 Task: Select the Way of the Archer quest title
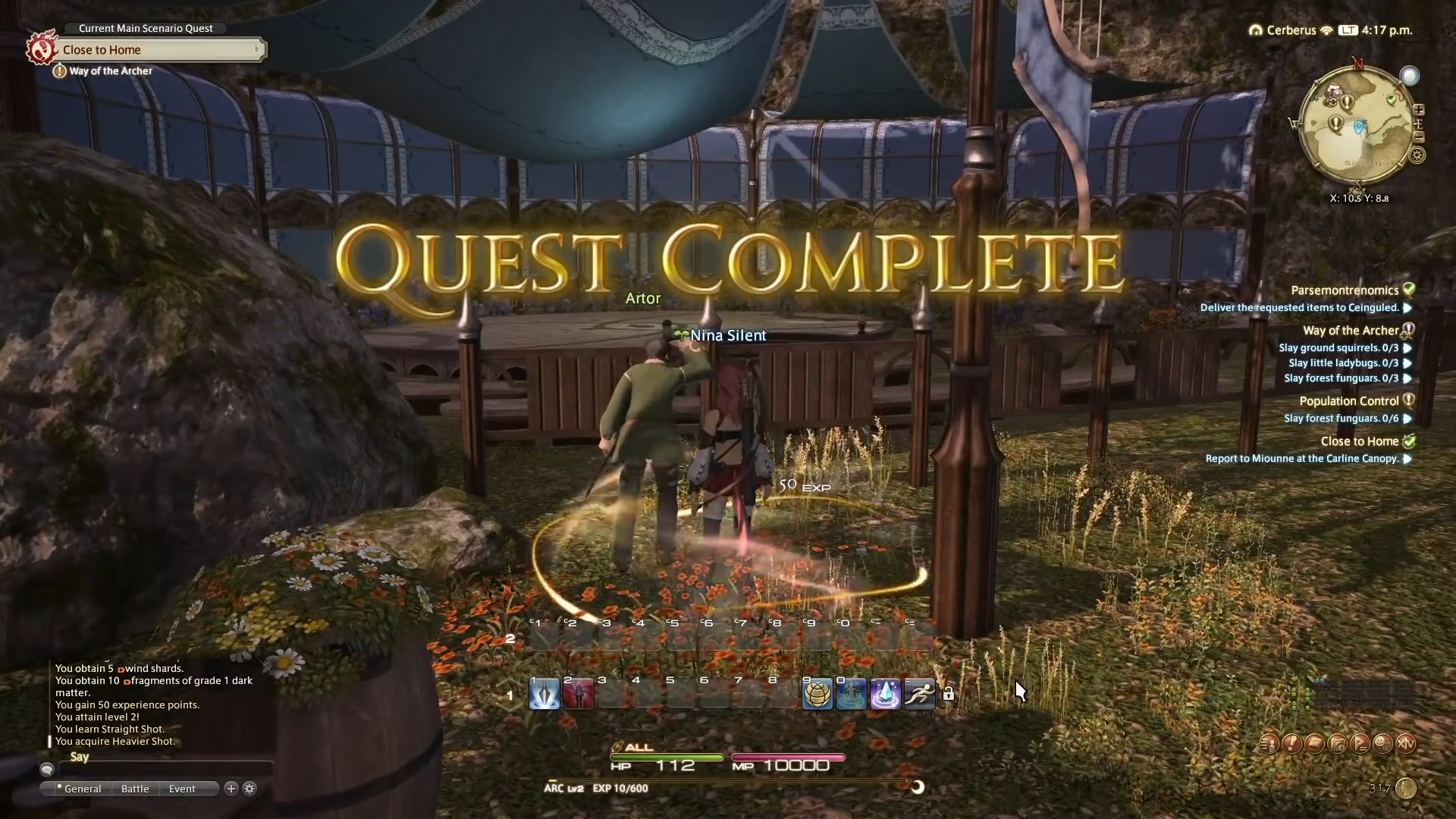(1354, 331)
